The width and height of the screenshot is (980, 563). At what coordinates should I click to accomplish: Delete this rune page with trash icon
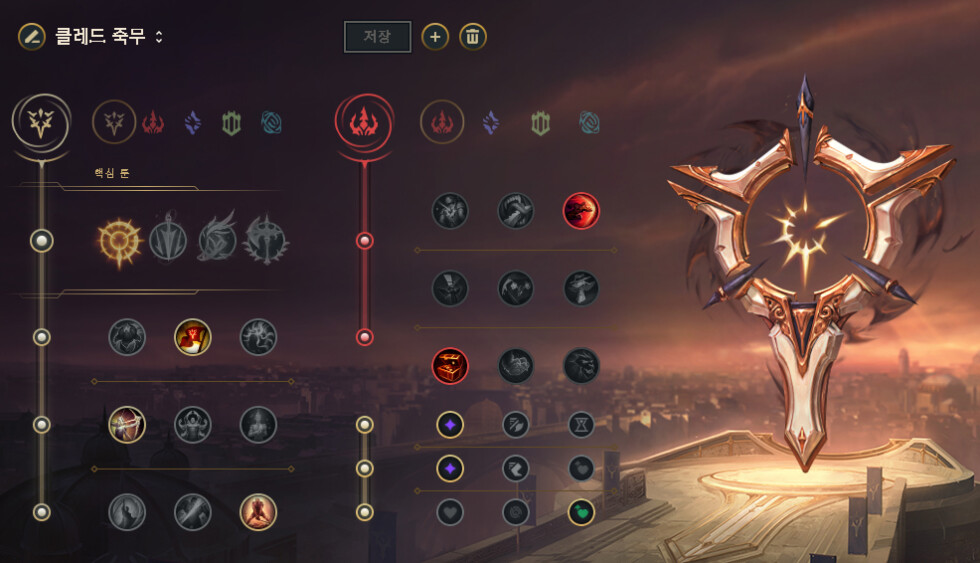(473, 37)
